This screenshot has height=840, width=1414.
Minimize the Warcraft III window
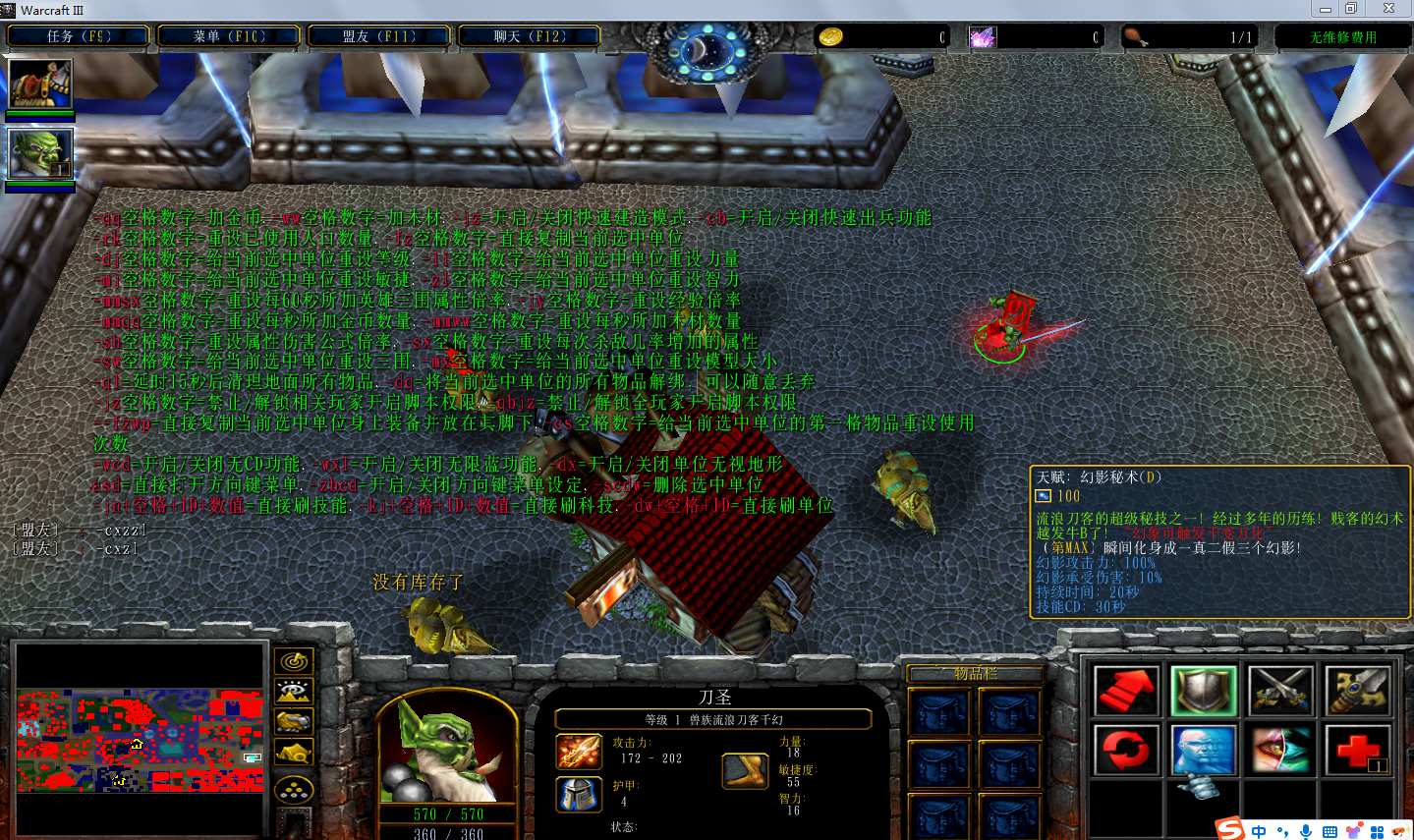[x=1325, y=9]
